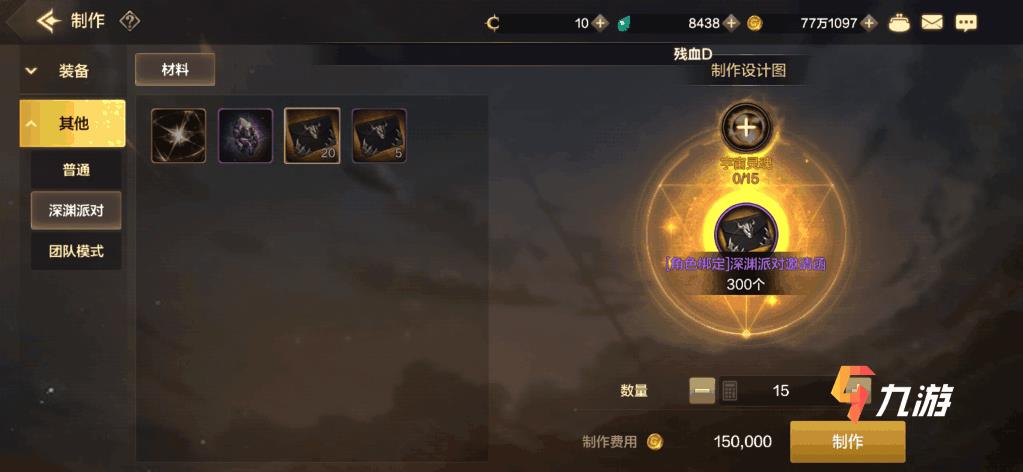Open the quantity calculator keypad
1023x472 pixels.
tap(730, 390)
